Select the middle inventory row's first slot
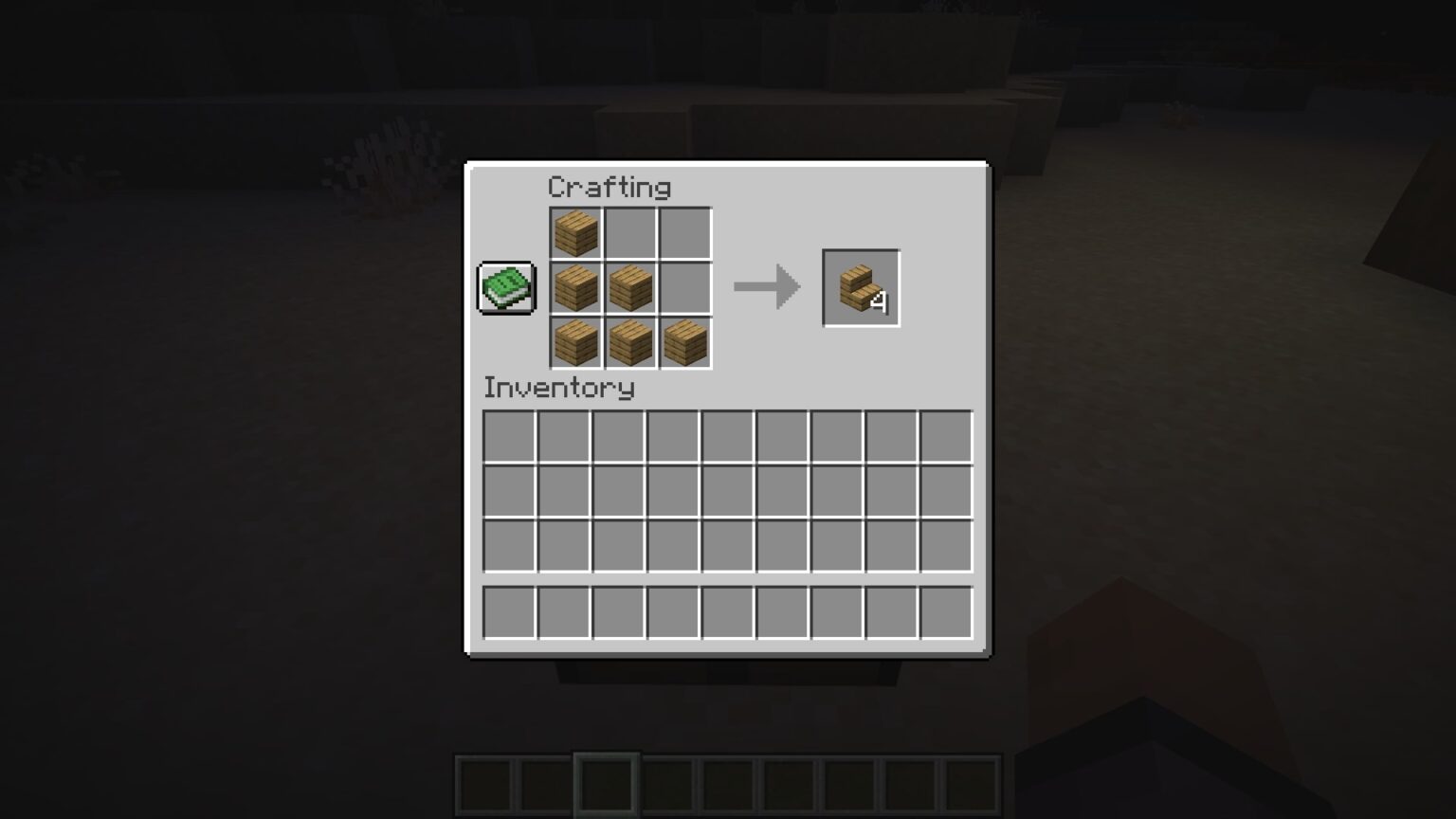1456x819 pixels. coord(510,490)
